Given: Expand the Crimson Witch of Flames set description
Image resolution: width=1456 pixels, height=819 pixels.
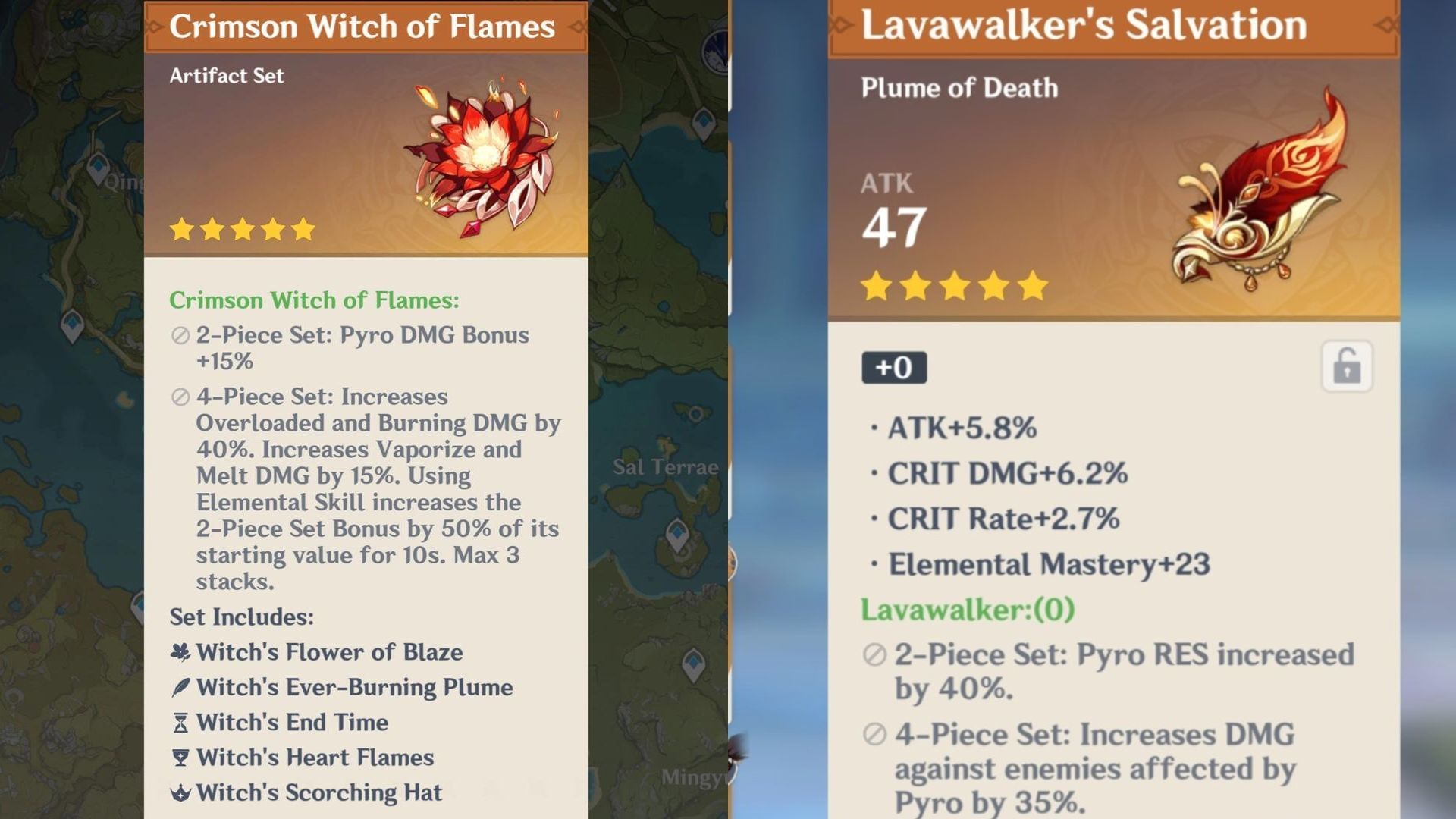Looking at the screenshot, I should click(314, 300).
